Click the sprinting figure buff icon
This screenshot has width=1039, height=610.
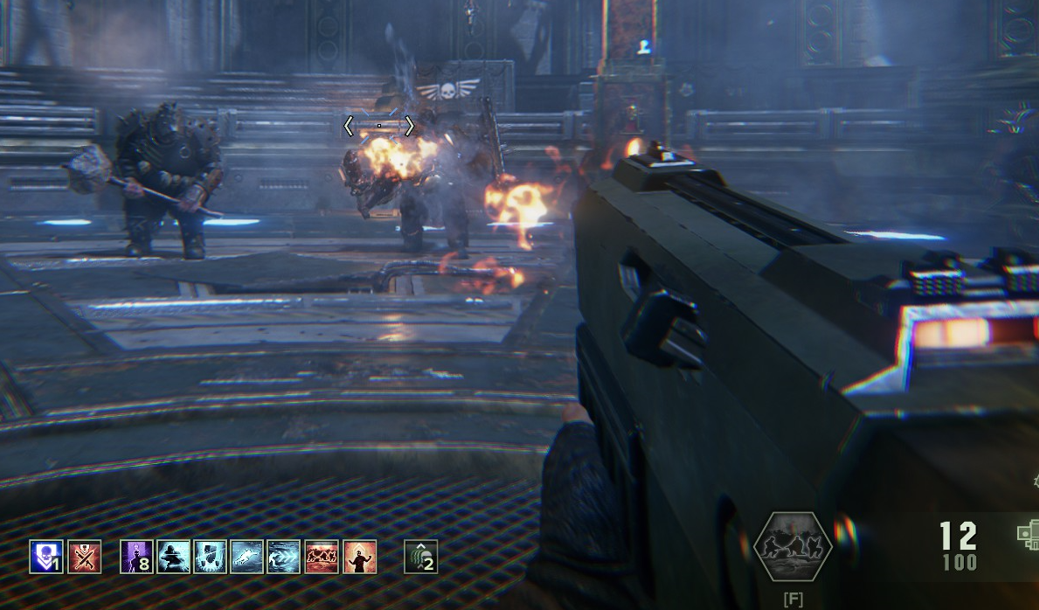(247, 556)
